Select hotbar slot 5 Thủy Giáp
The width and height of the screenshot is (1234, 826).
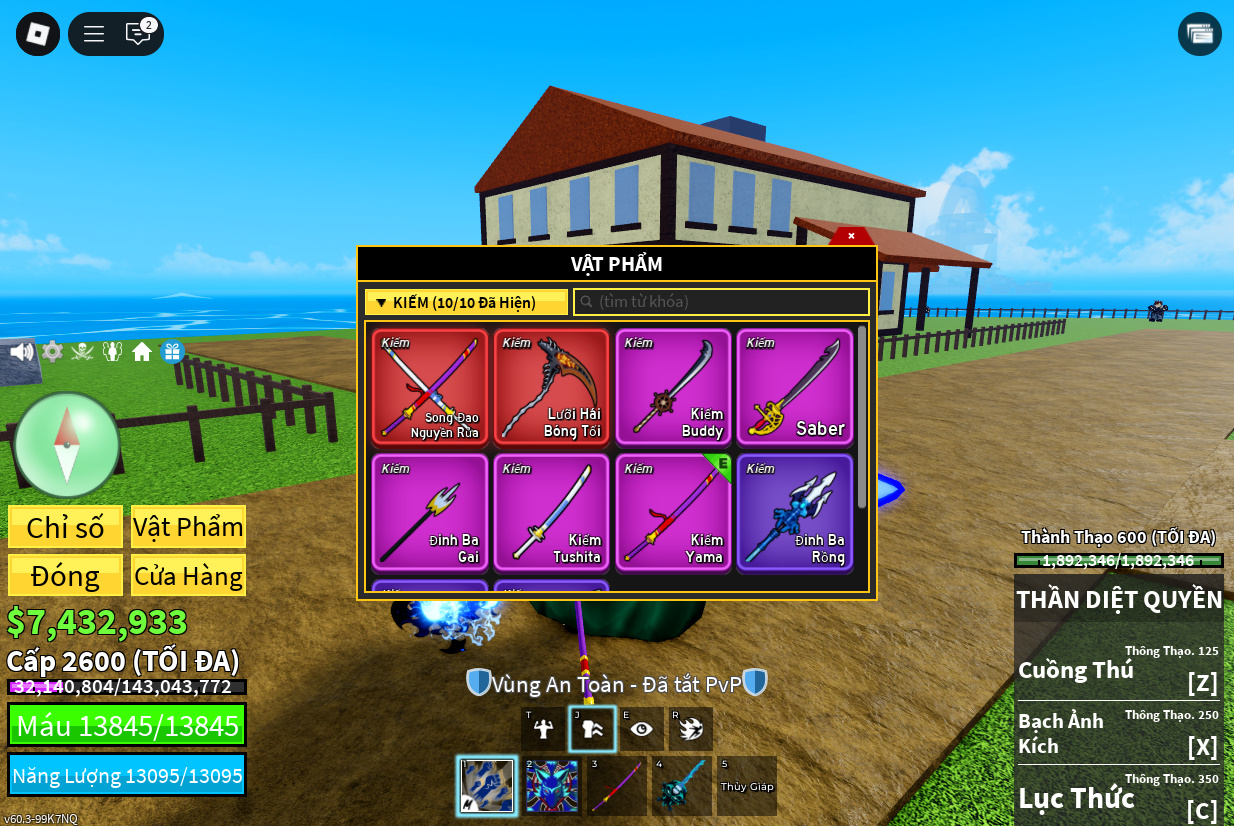click(x=747, y=785)
